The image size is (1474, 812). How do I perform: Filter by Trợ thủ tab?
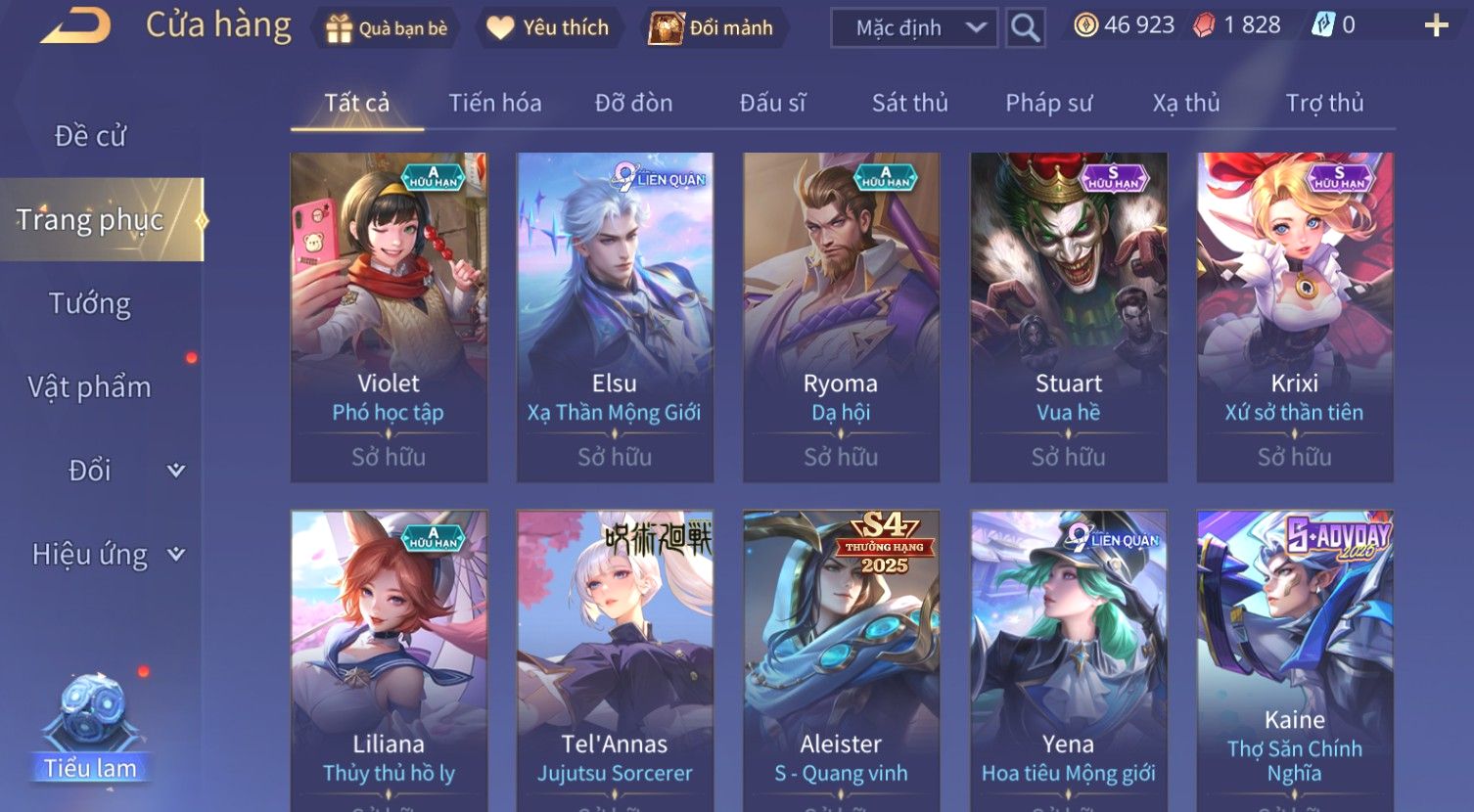tap(1324, 103)
